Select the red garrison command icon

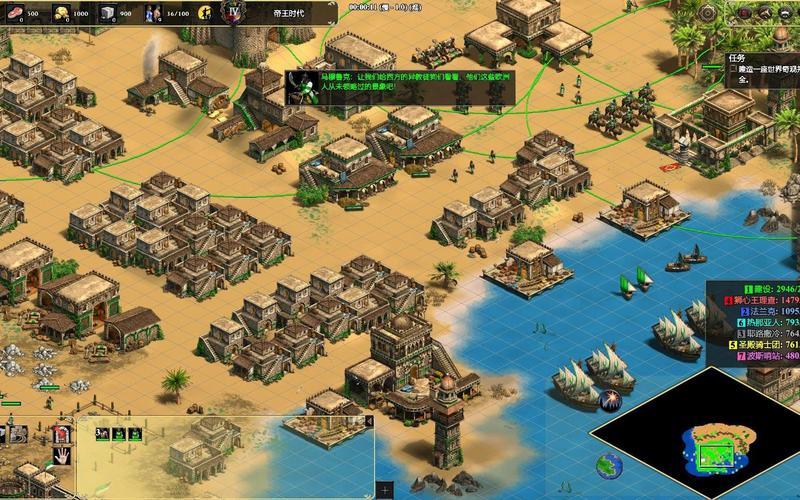(61, 434)
